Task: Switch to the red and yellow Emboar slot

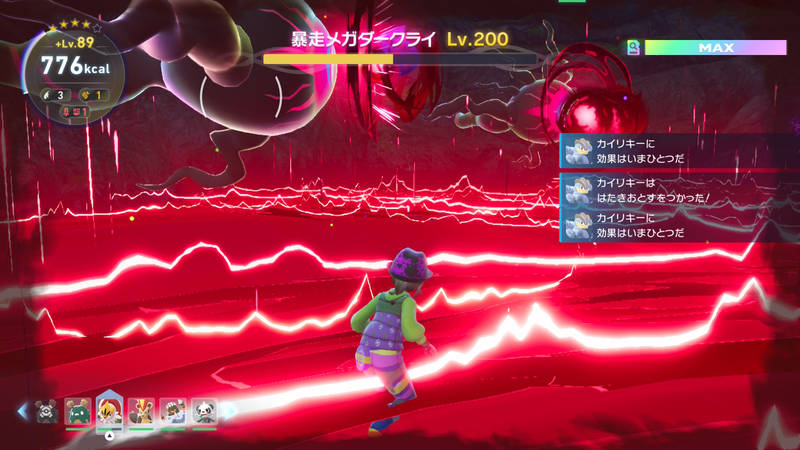Action: click(141, 410)
